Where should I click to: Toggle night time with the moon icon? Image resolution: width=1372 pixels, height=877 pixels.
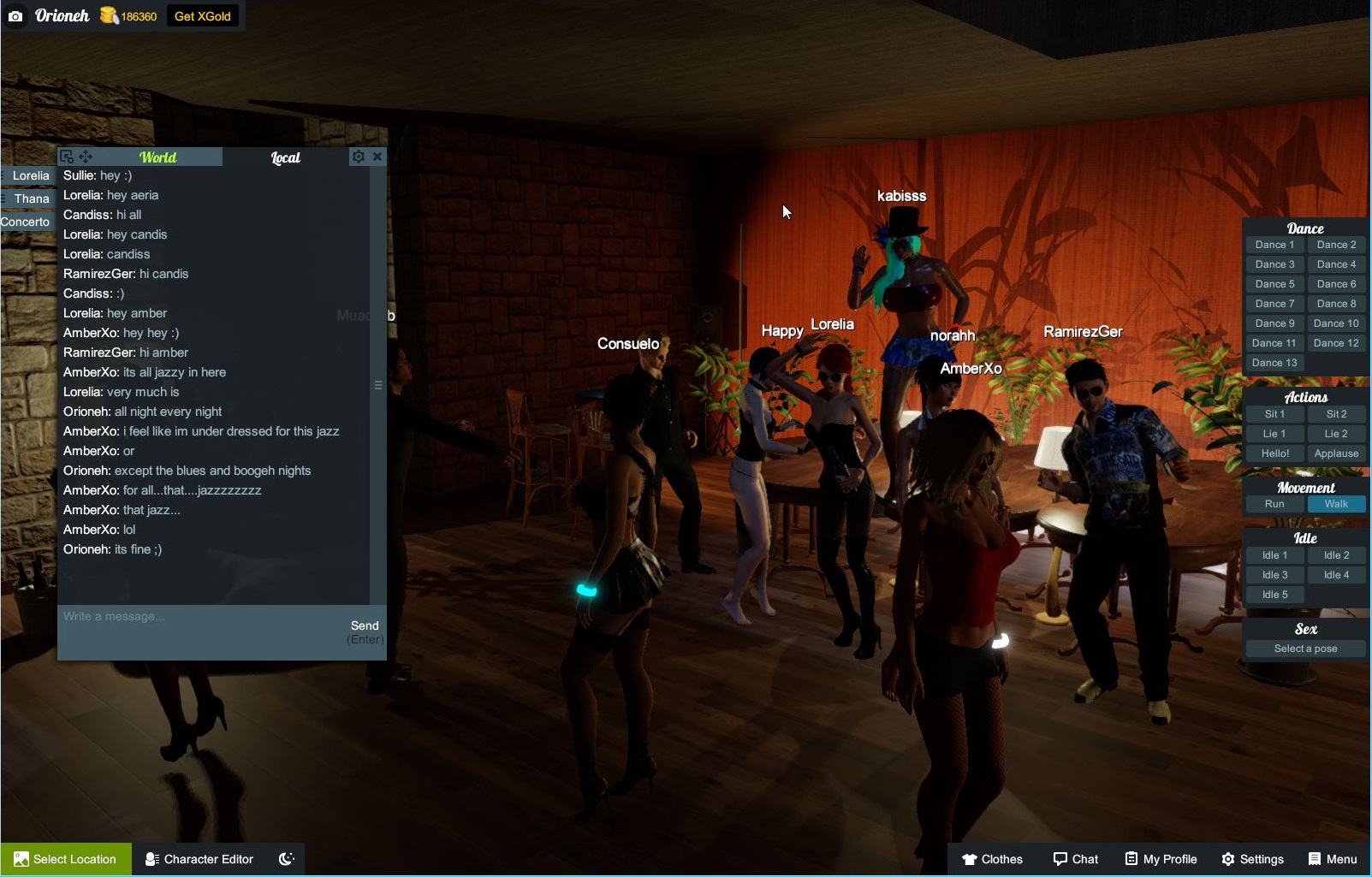tap(286, 859)
